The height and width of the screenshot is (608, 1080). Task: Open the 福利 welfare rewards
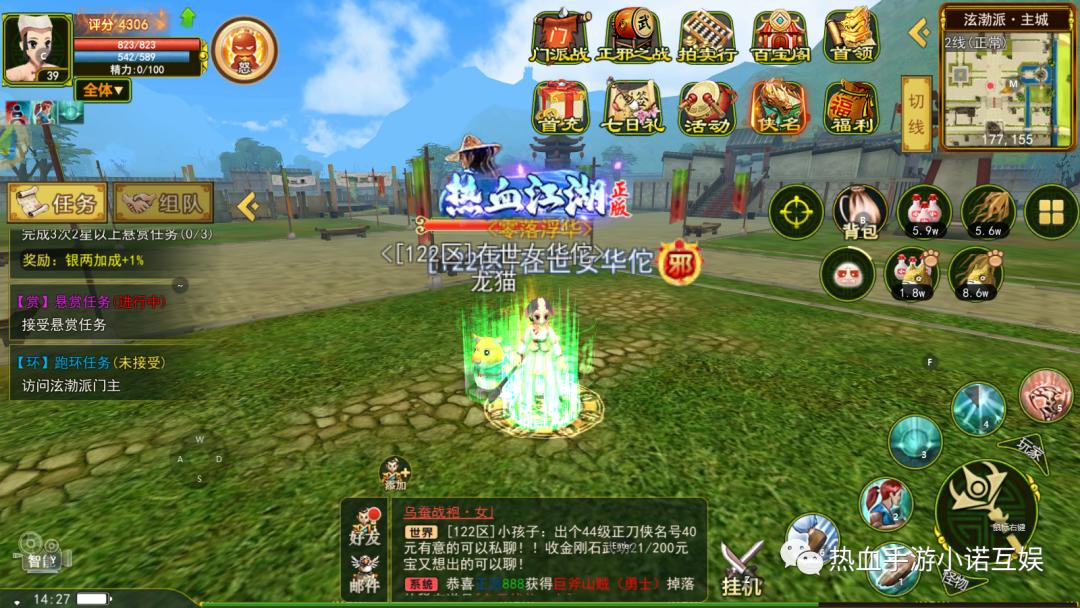[x=852, y=108]
